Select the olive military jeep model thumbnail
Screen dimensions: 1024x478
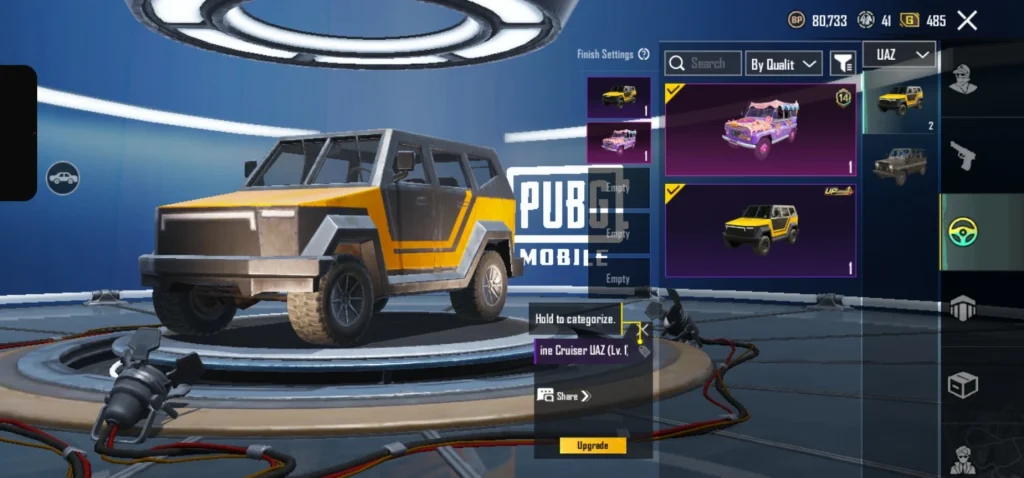pyautogui.click(x=899, y=166)
